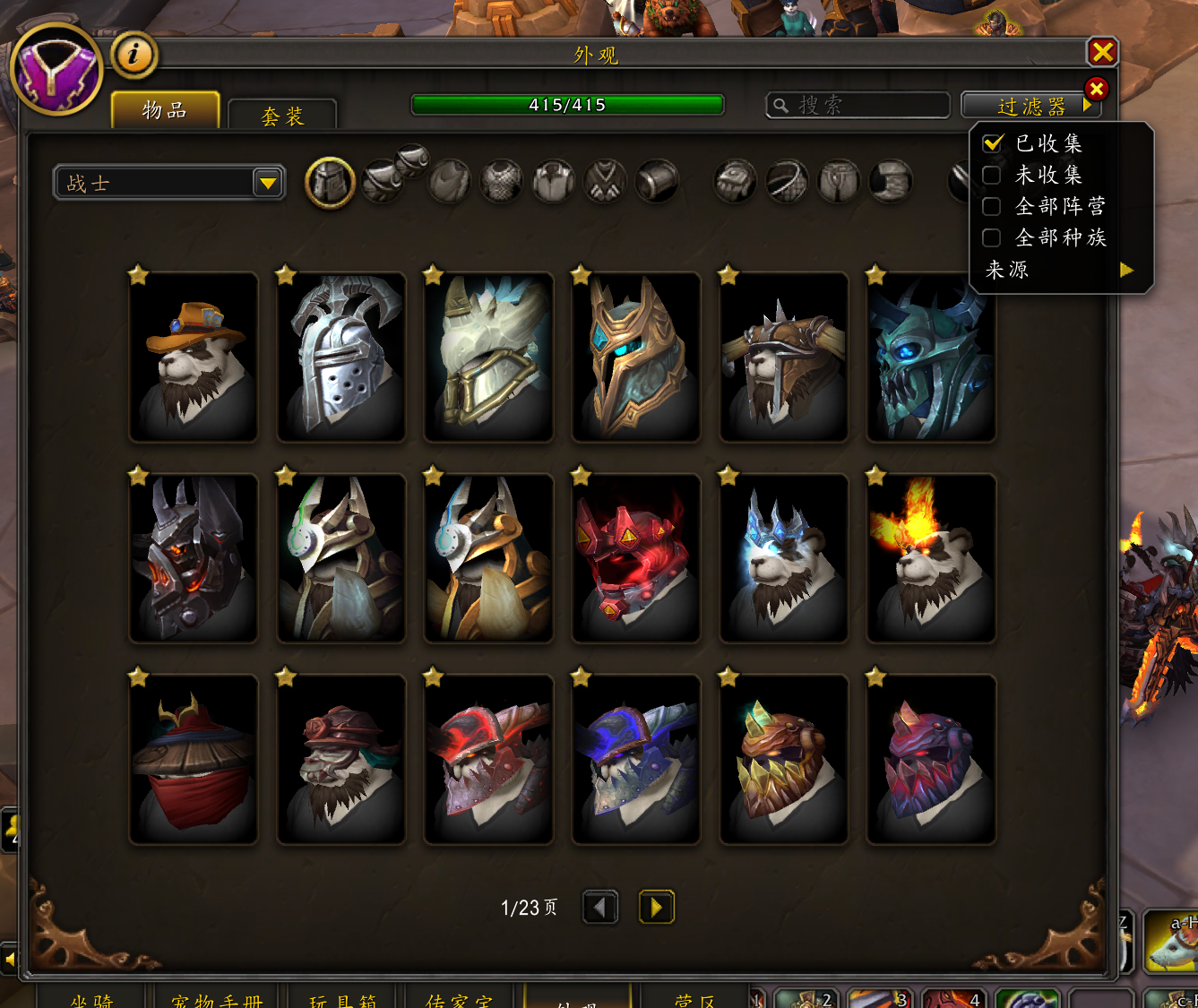
Task: Go to the previous appearance page
Action: click(599, 908)
